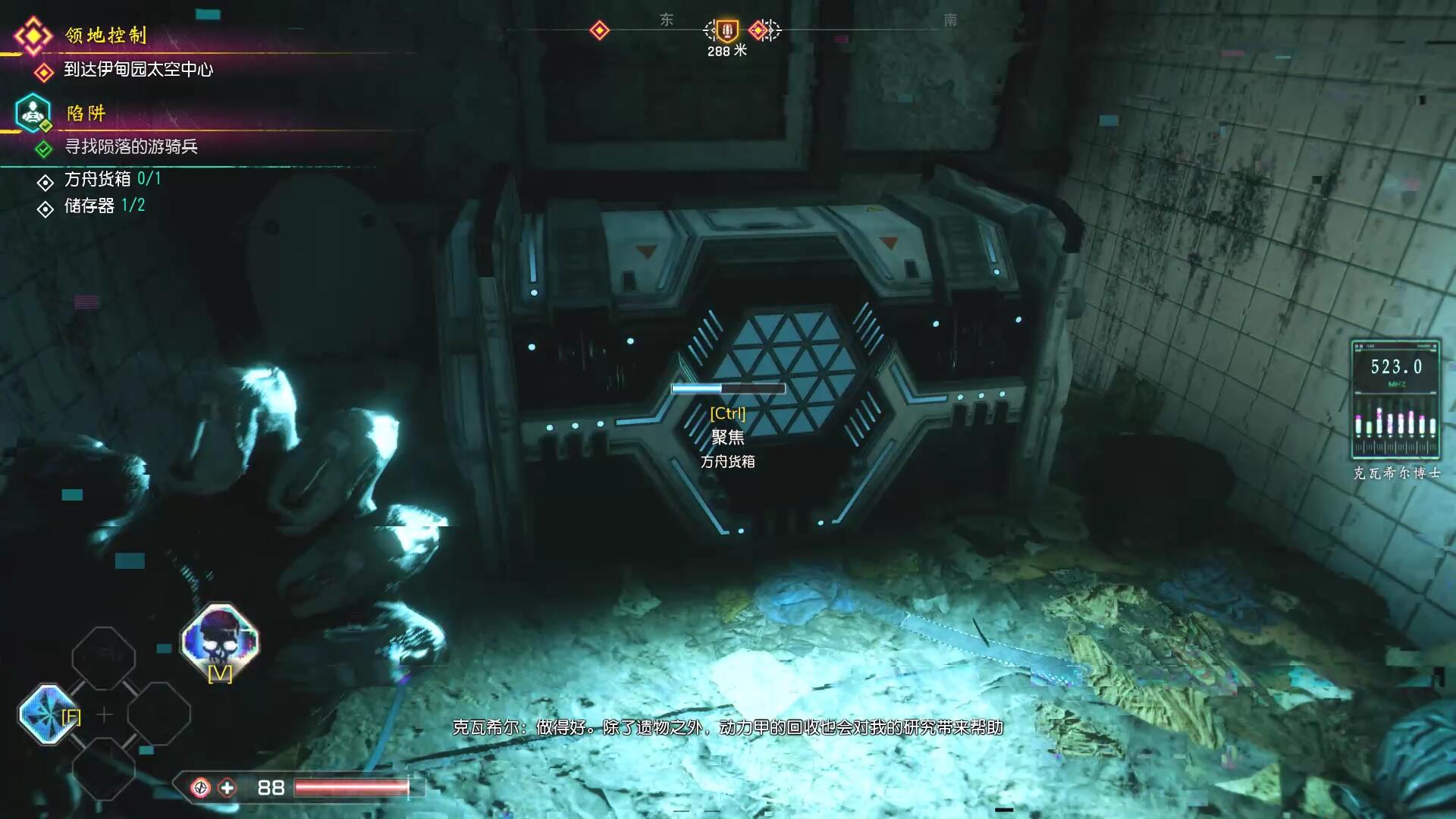Select the health infusion plus icon
Viewport: 1456px width, 819px height.
[x=227, y=788]
